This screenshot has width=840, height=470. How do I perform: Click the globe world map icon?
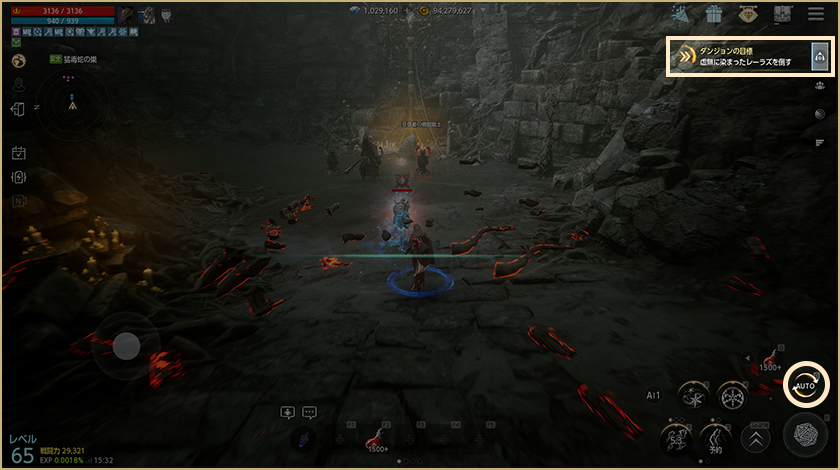coord(18,61)
